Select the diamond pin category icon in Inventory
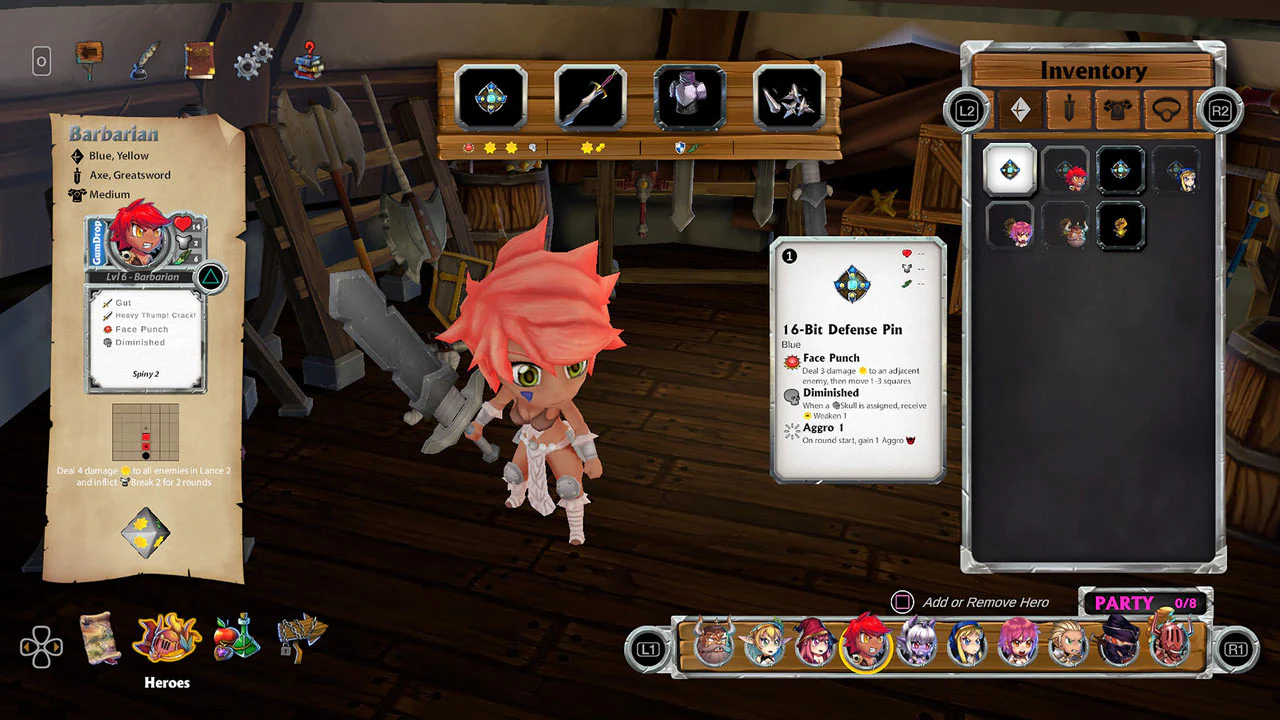Screen dimensions: 1280x720 [x=1020, y=110]
